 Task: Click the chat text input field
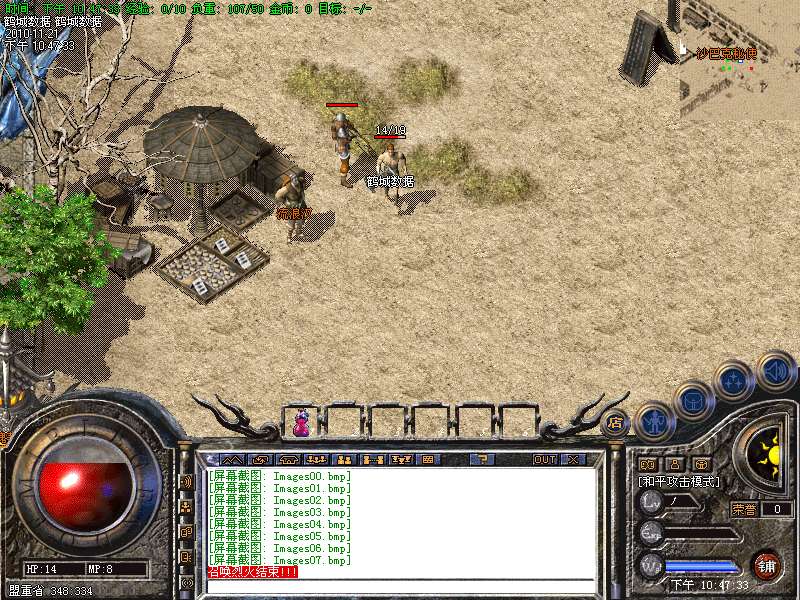(400, 585)
